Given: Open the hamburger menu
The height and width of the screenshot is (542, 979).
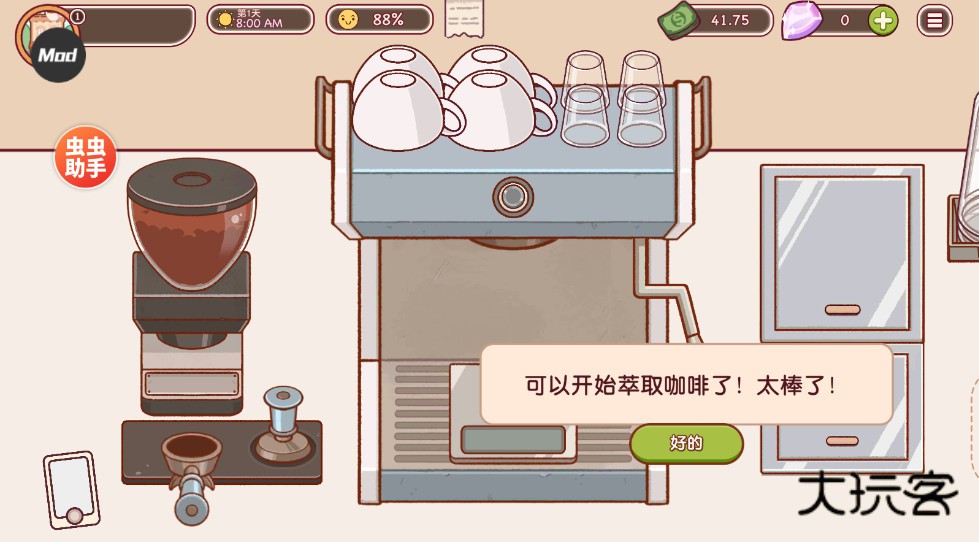Looking at the screenshot, I should [935, 20].
